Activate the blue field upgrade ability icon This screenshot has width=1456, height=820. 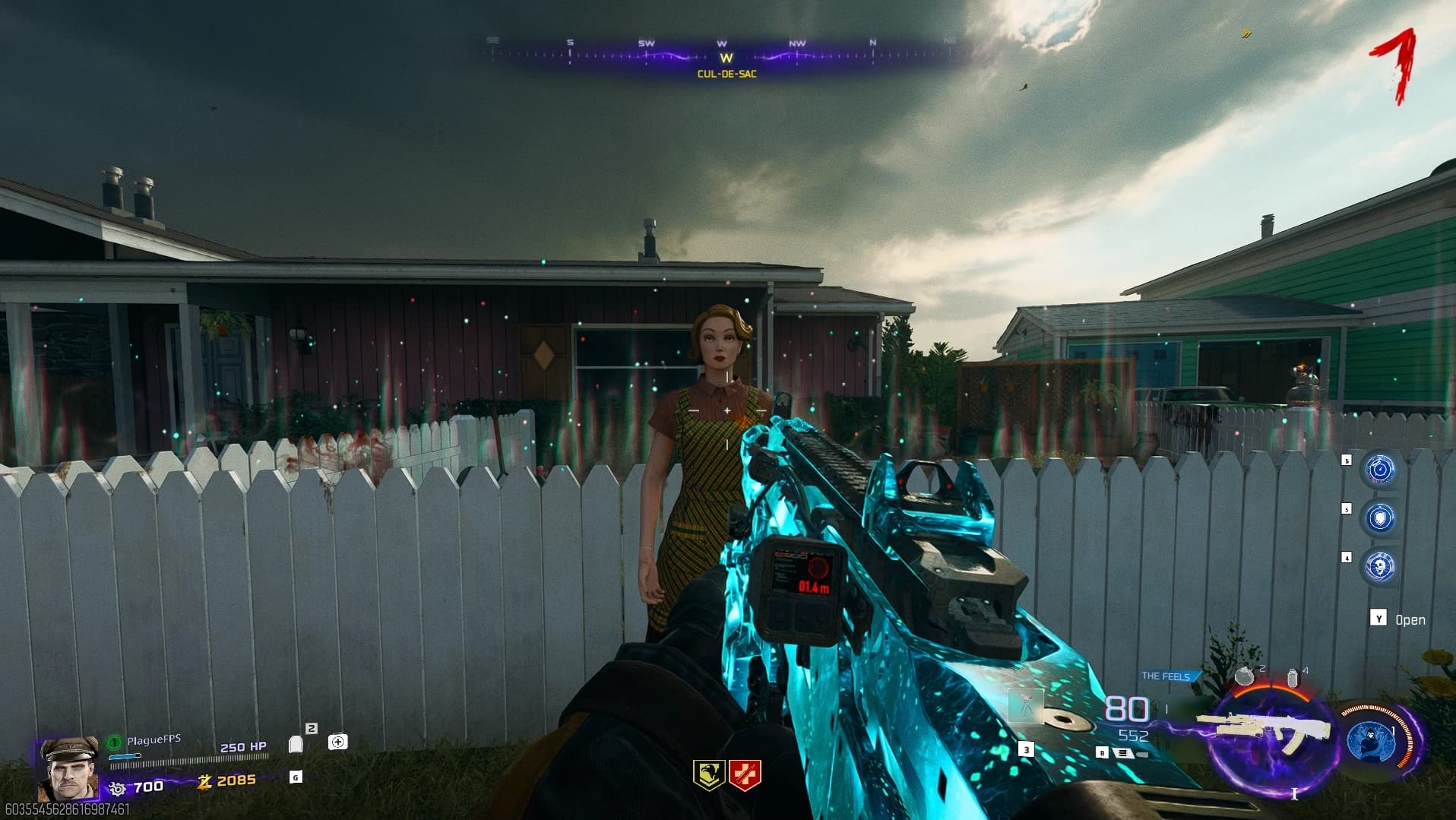[x=1370, y=741]
